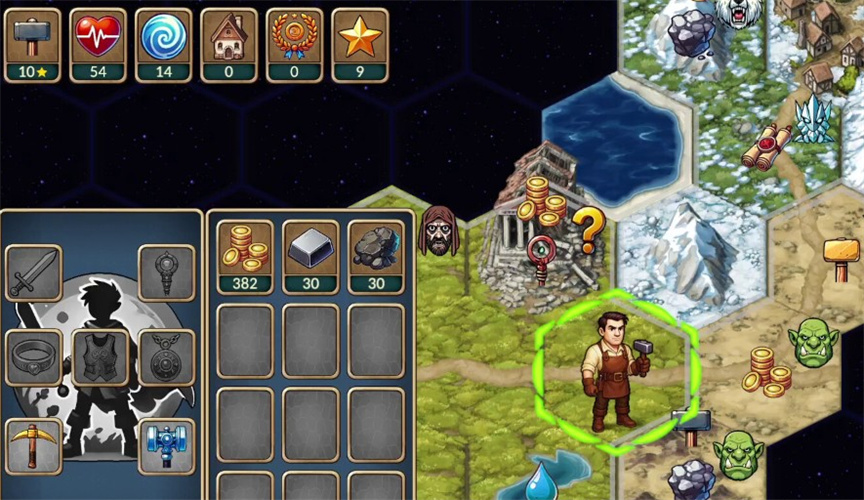Choose the snowy mountain hex tile
The image size is (864, 500).
[x=690, y=250]
